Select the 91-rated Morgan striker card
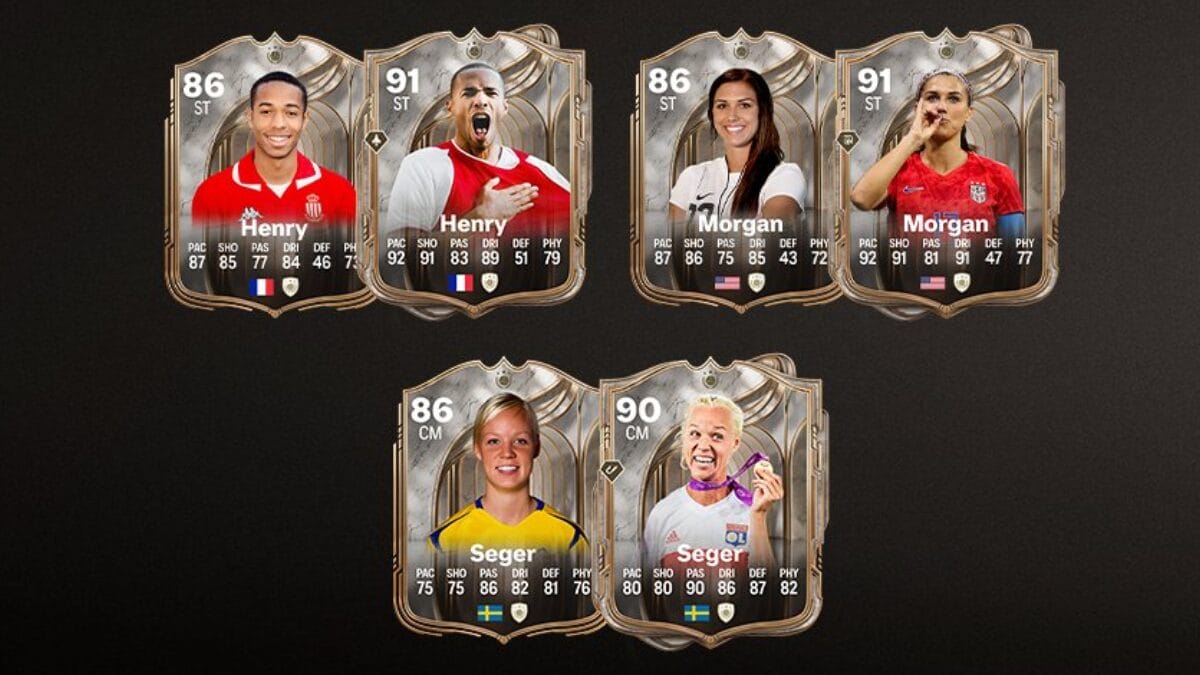1200x675 pixels. pyautogui.click(x=945, y=175)
